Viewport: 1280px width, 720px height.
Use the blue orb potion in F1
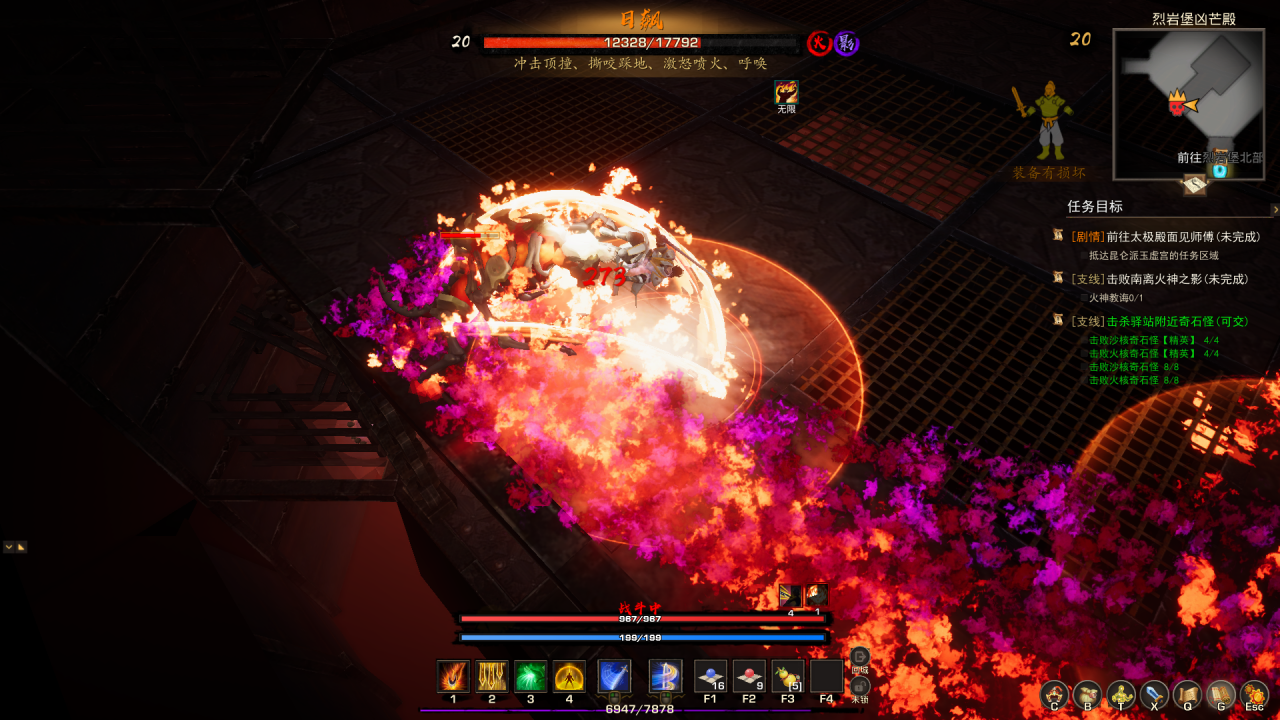coord(710,676)
